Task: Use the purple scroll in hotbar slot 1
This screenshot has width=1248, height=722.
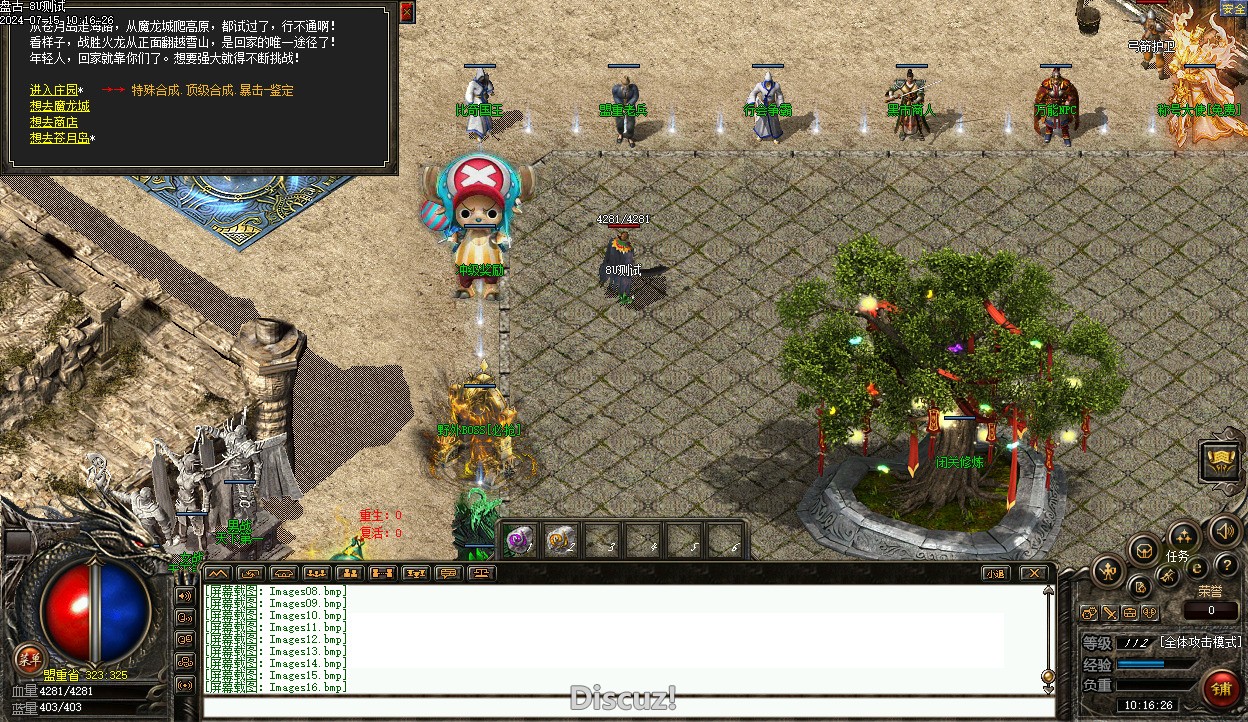Action: point(519,540)
